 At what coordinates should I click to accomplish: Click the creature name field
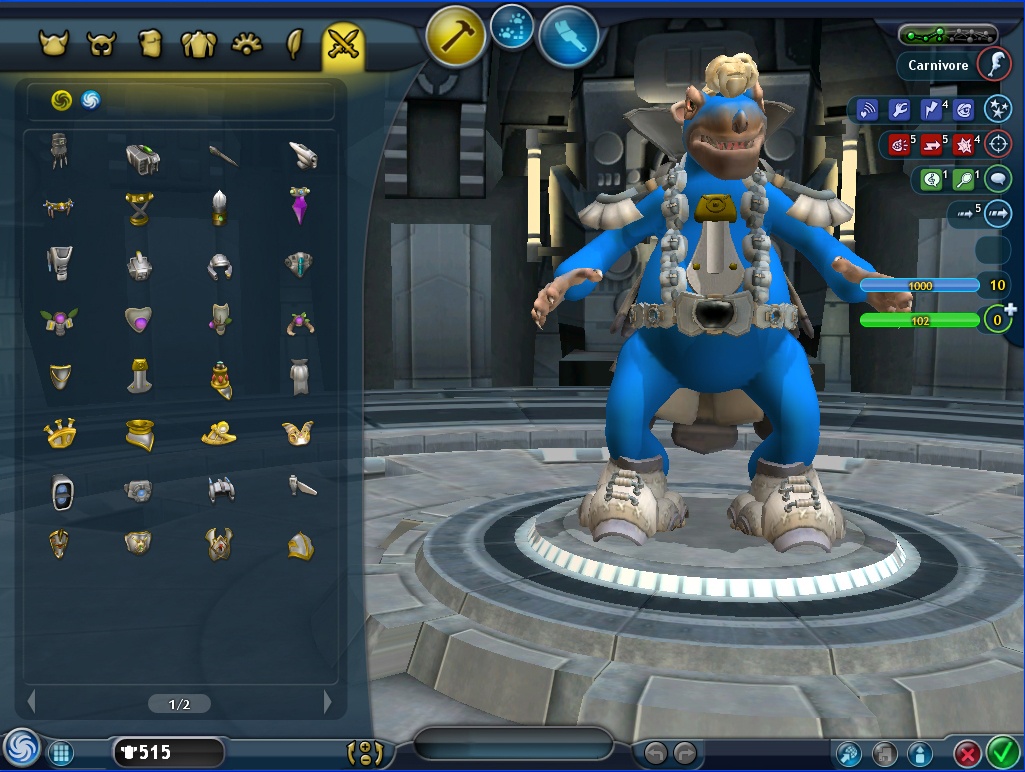click(x=513, y=745)
